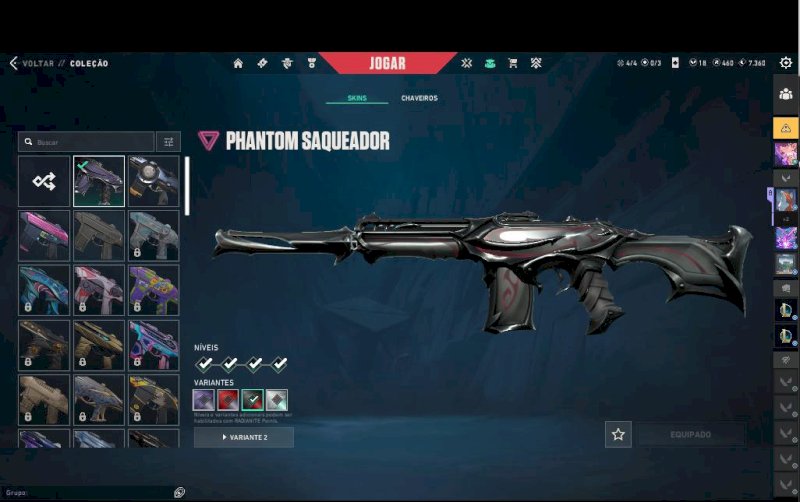The image size is (800, 502).
Task: Open game settings with the gear icon
Action: point(786,63)
